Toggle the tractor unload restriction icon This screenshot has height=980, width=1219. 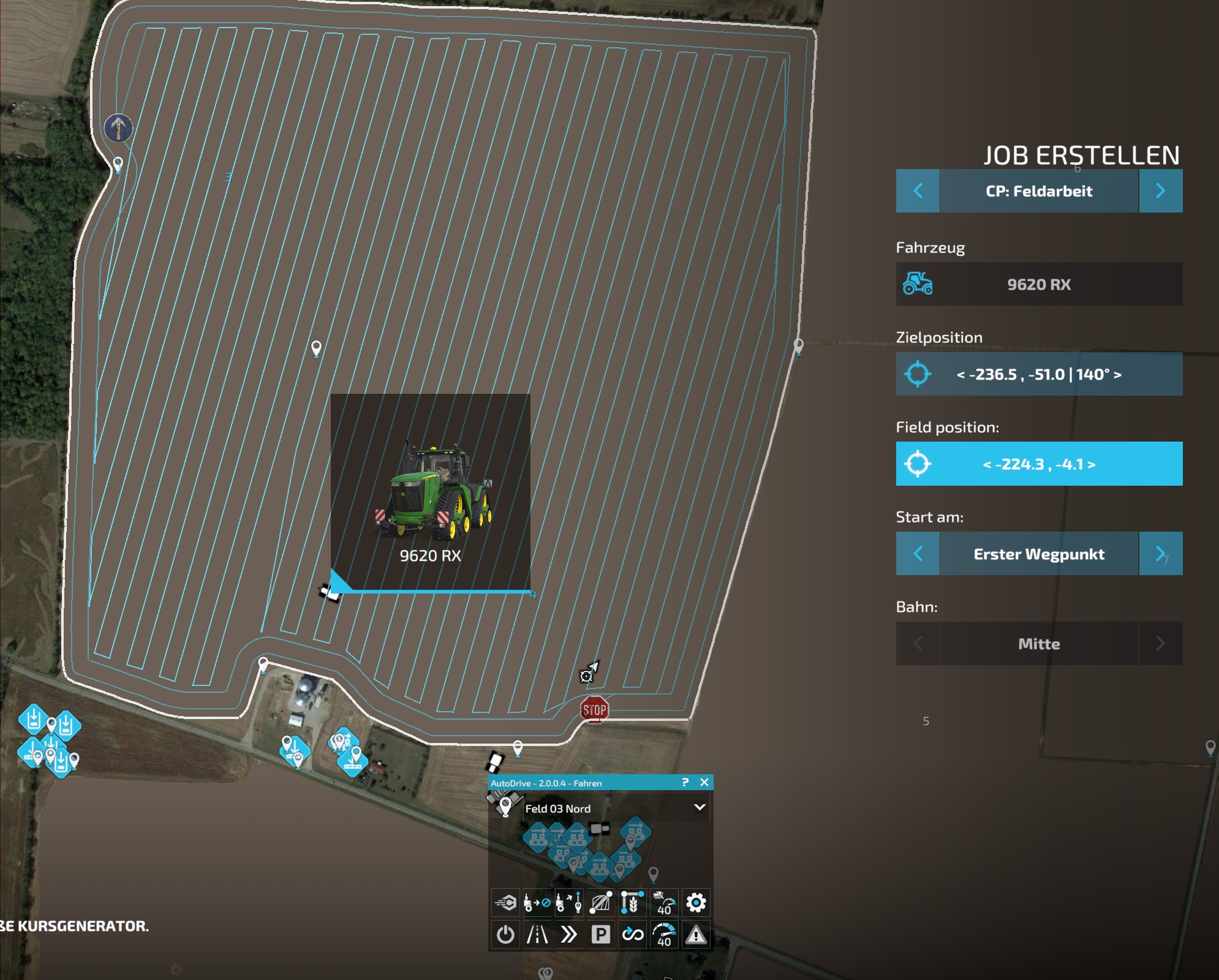click(537, 902)
